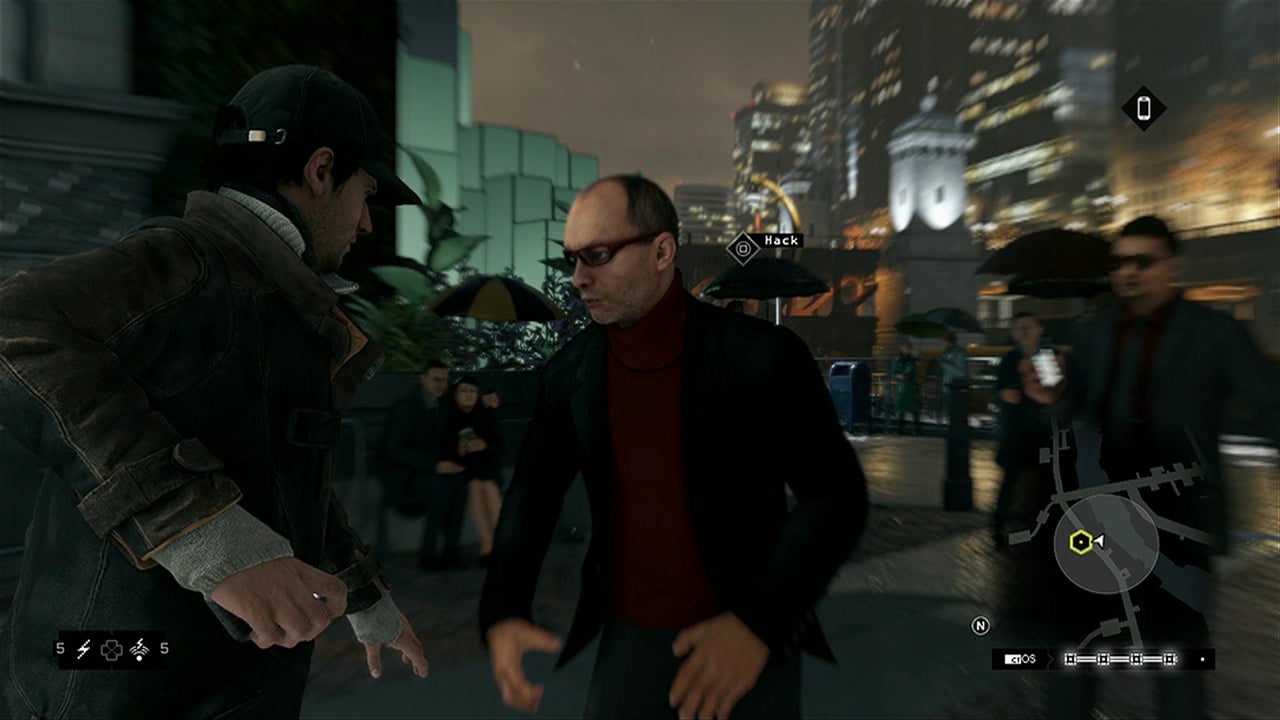Activate the lightning bolt item
The width and height of the screenshot is (1280, 720).
coord(84,649)
